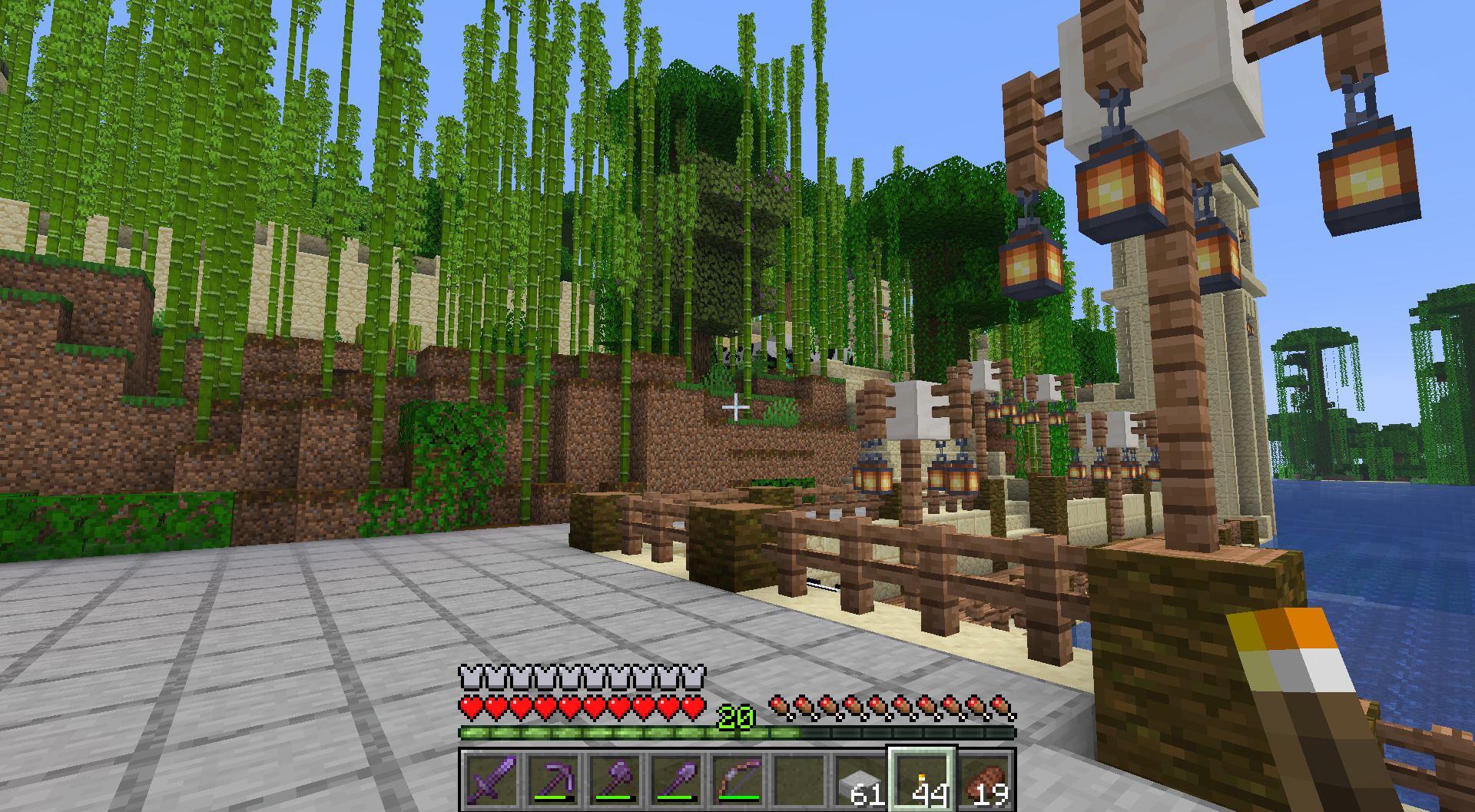Equip the enchanted bow from hotbar
Image resolution: width=1475 pixels, height=812 pixels.
coord(737,779)
